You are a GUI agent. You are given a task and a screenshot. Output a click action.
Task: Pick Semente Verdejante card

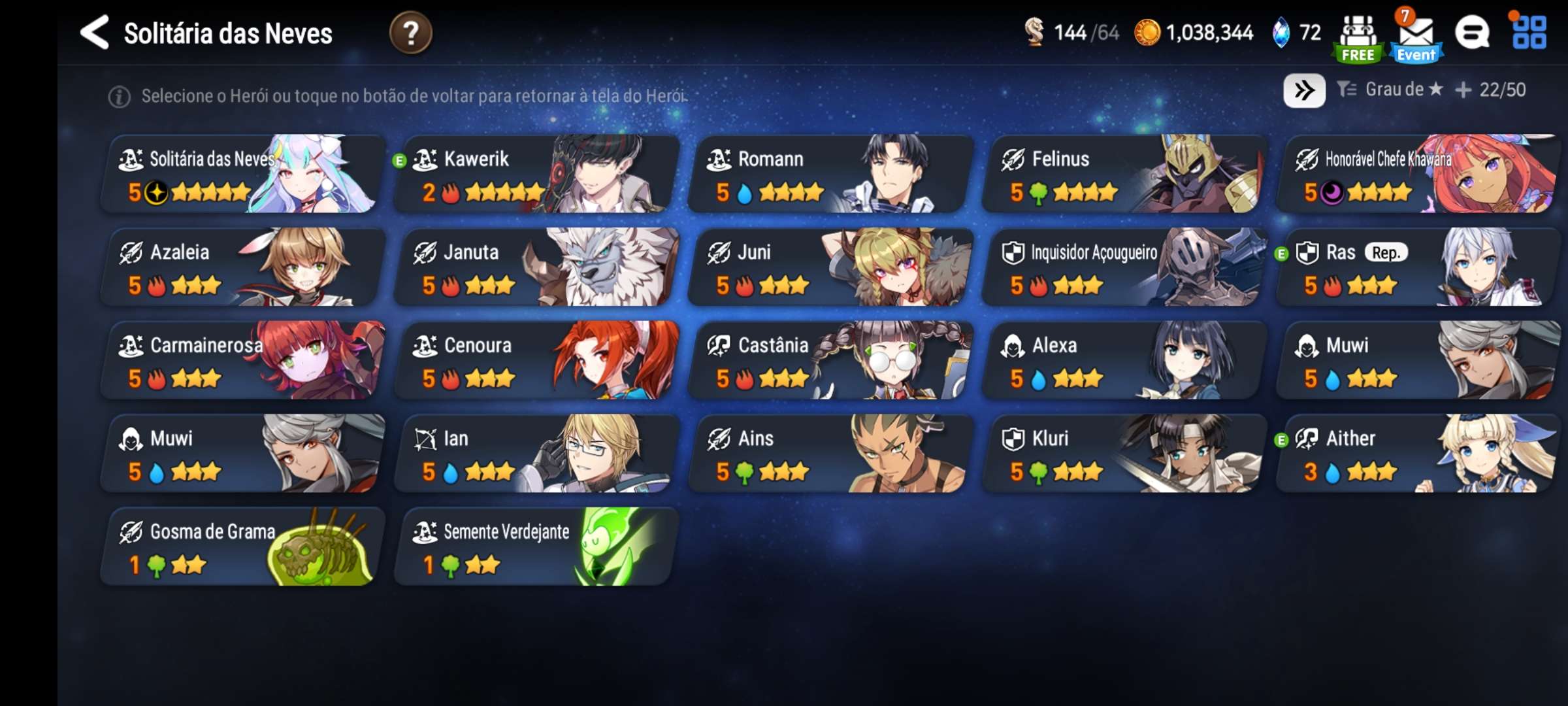(536, 546)
